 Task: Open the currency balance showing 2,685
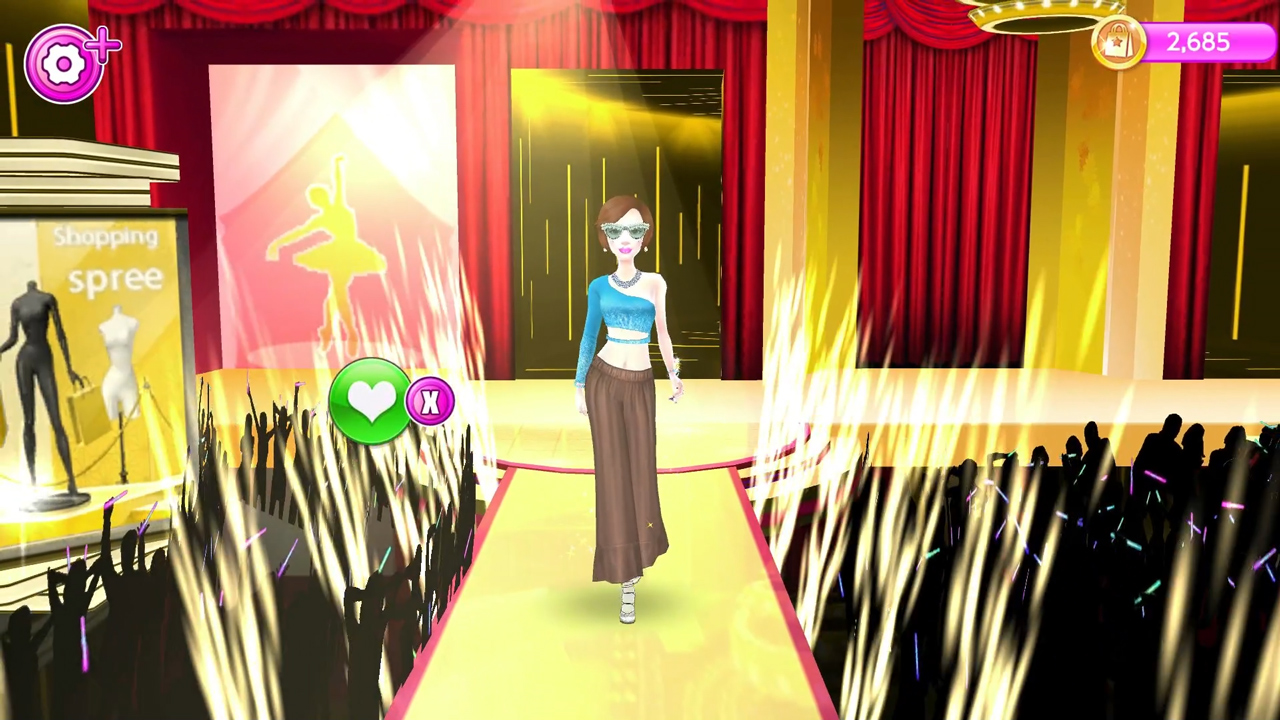coord(1198,42)
